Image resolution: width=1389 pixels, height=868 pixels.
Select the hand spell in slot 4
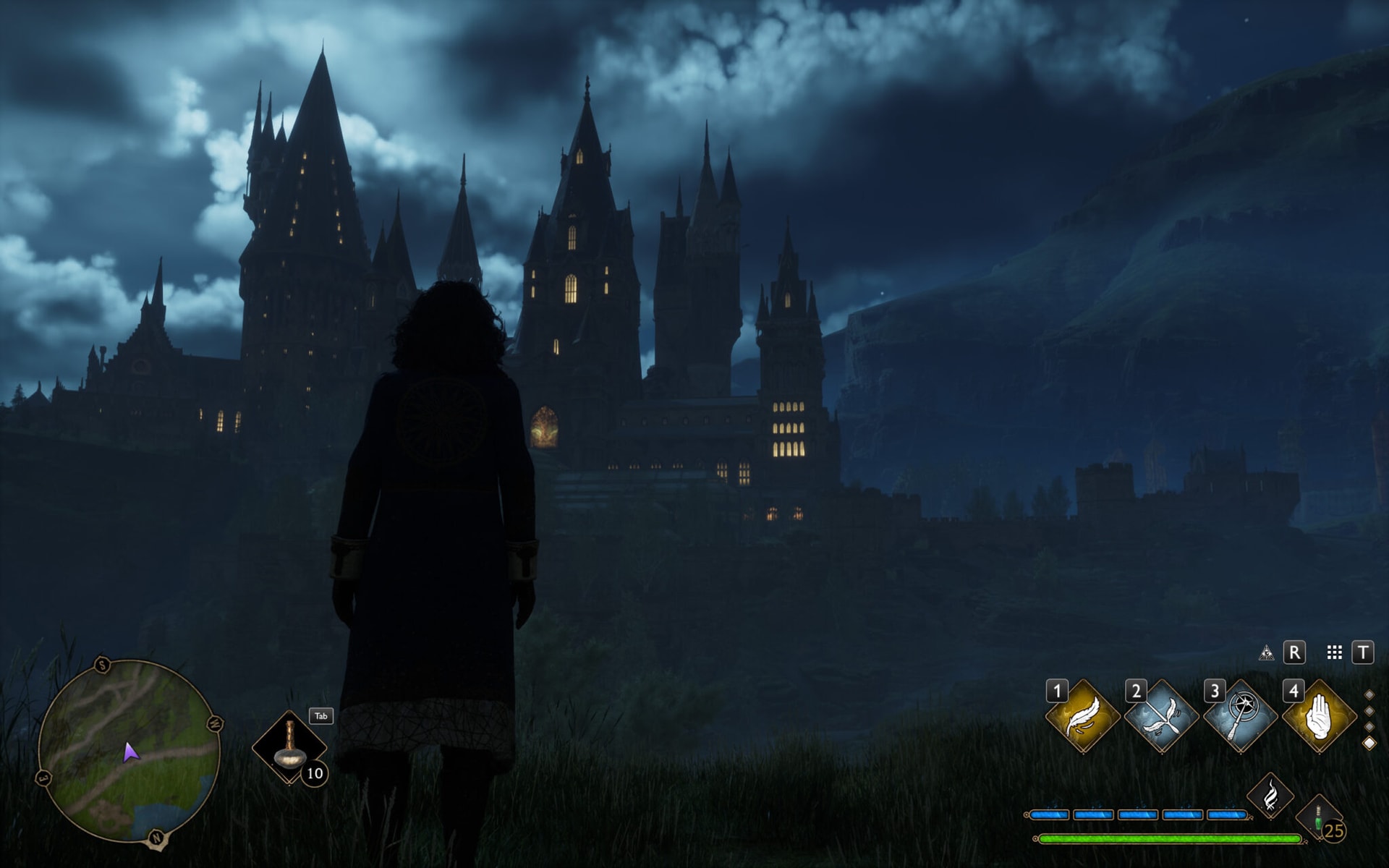coord(1319,715)
